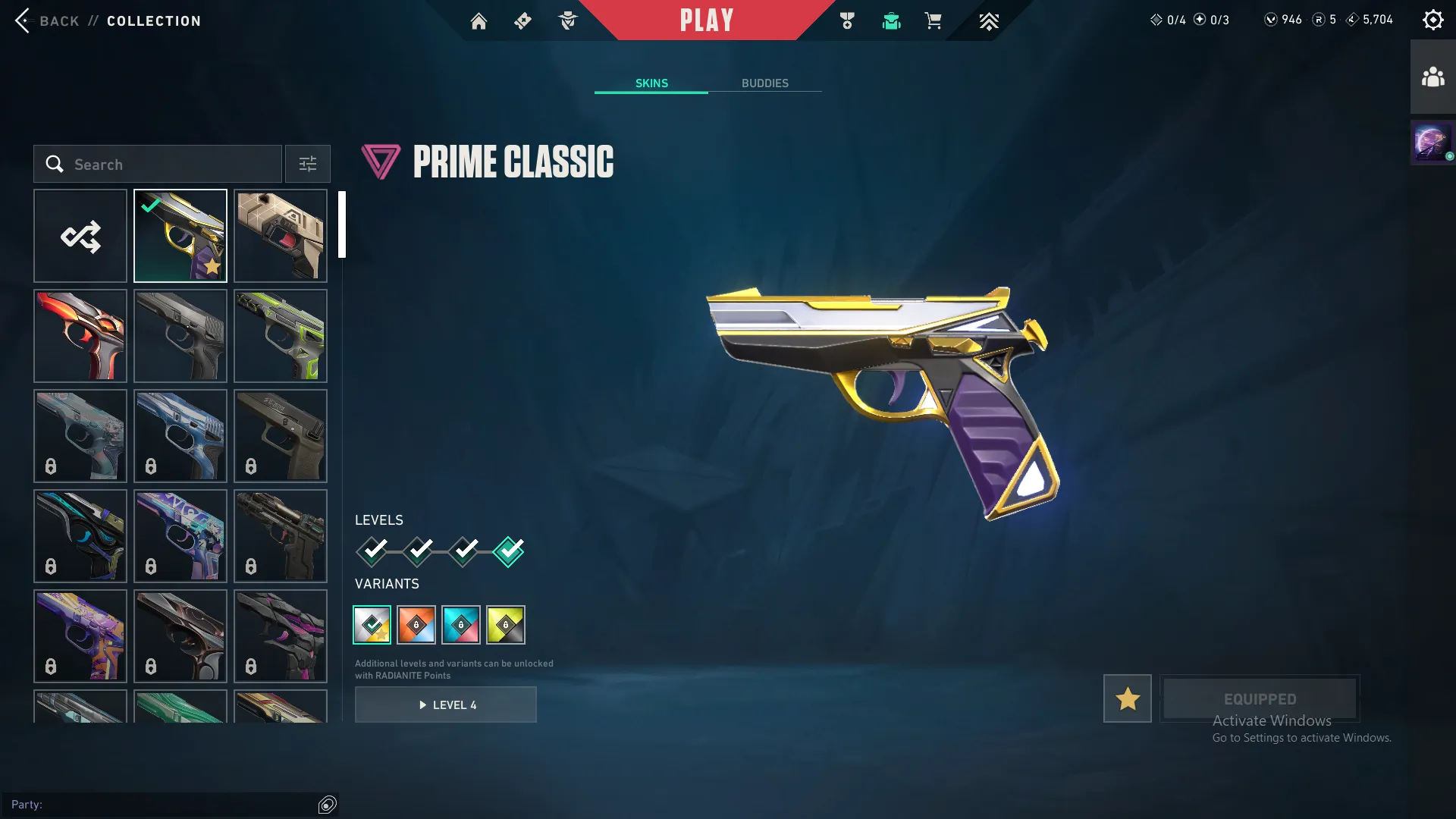Open the Home screen icon
Viewport: 1456px width, 819px height.
[x=479, y=20]
